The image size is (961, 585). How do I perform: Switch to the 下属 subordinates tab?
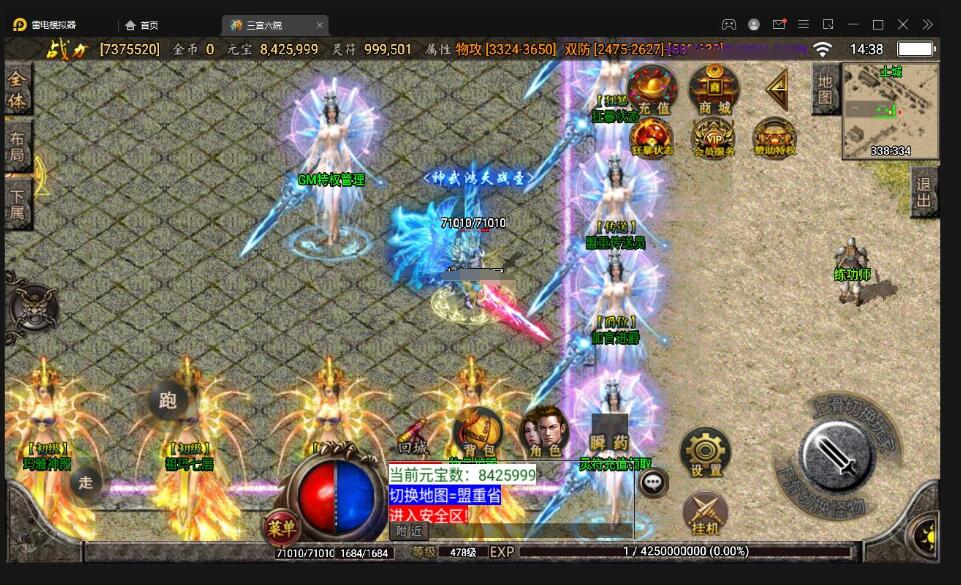click(17, 203)
